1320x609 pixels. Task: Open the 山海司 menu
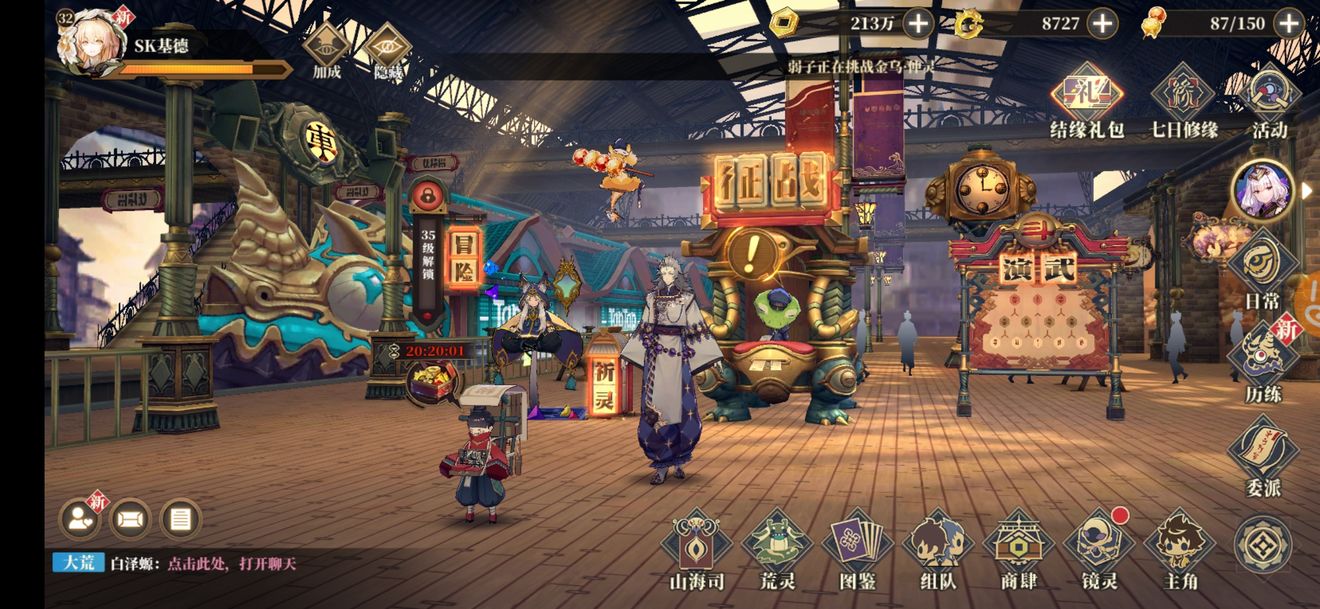click(696, 549)
